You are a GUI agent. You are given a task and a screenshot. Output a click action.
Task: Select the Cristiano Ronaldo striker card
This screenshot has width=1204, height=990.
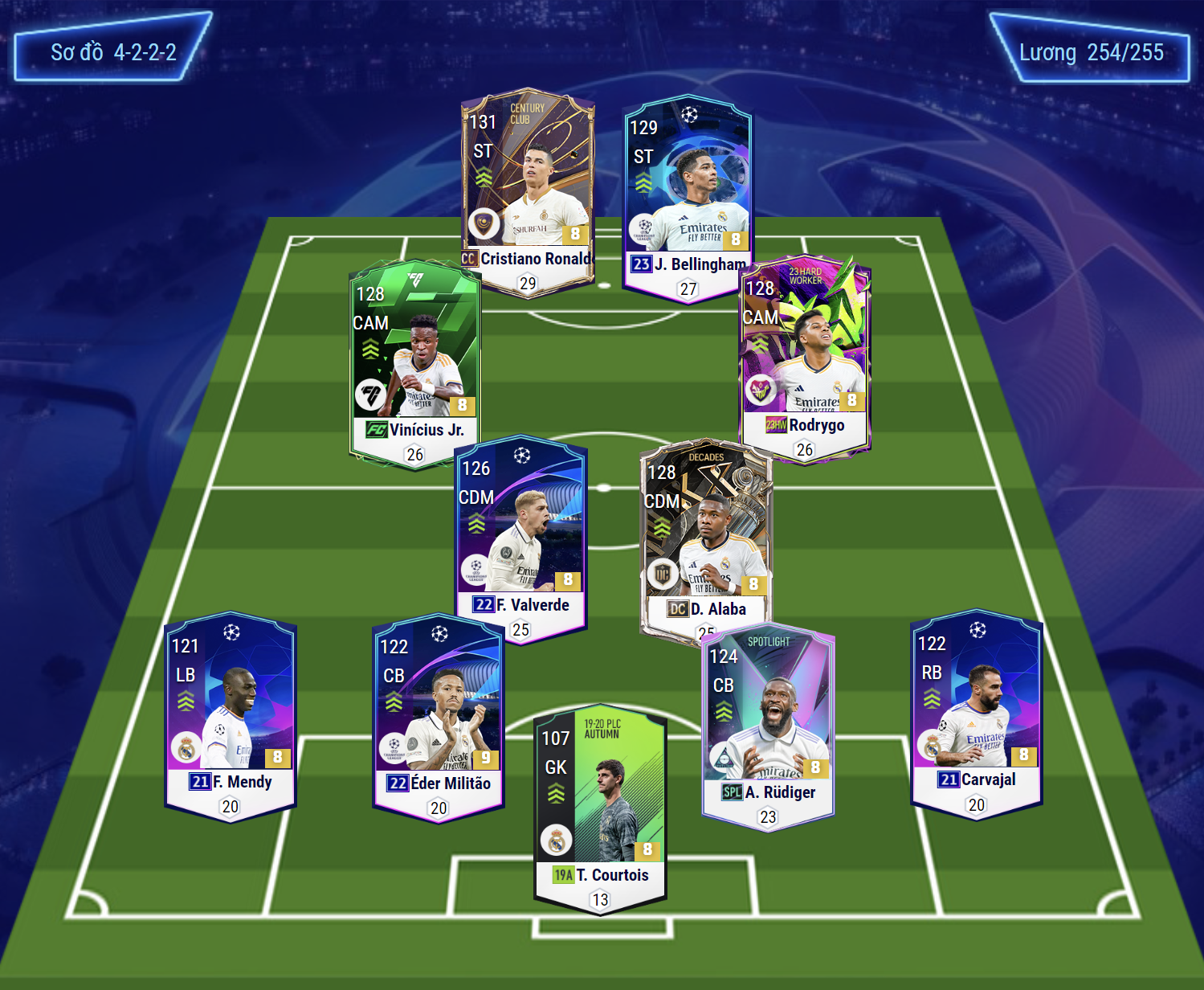[528, 189]
